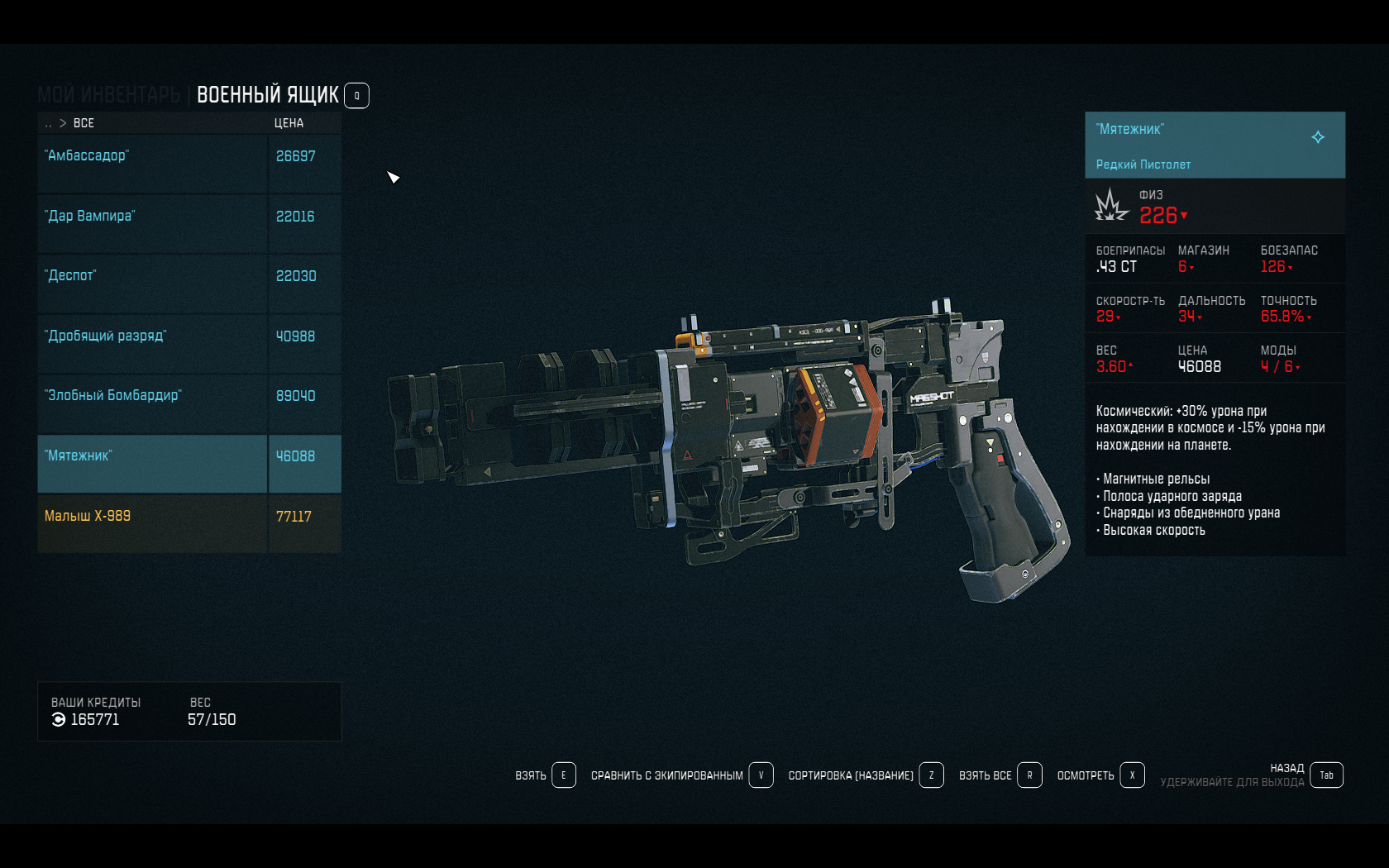The image size is (1389, 868).
Task: Open the Все category breadcrumb
Action: pyautogui.click(x=84, y=123)
